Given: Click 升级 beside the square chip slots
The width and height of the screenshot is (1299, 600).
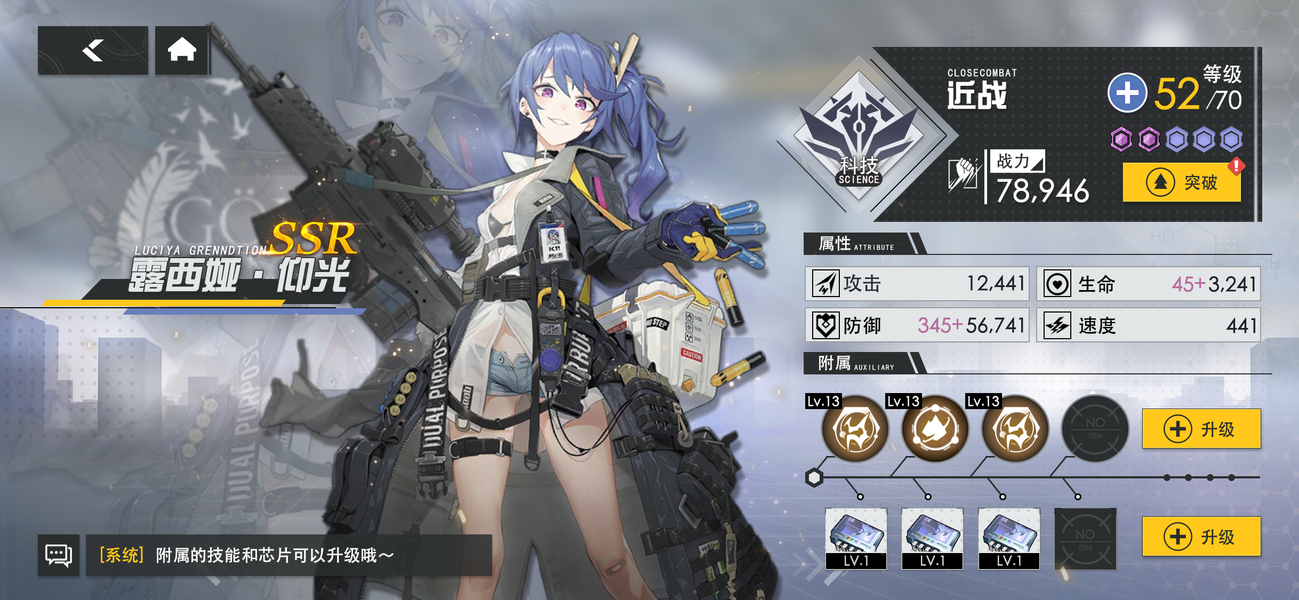Looking at the screenshot, I should click(x=1200, y=537).
